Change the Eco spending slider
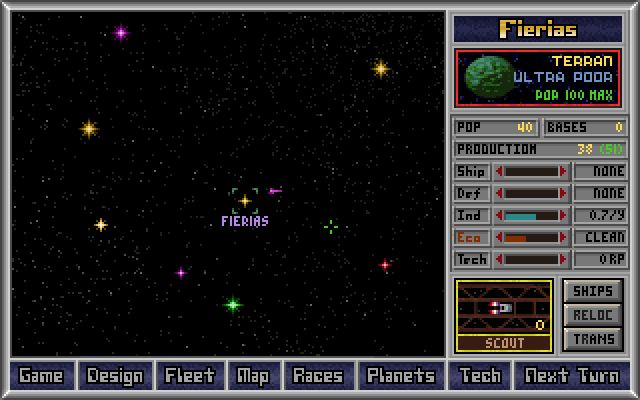640x400 pixels. (531, 237)
